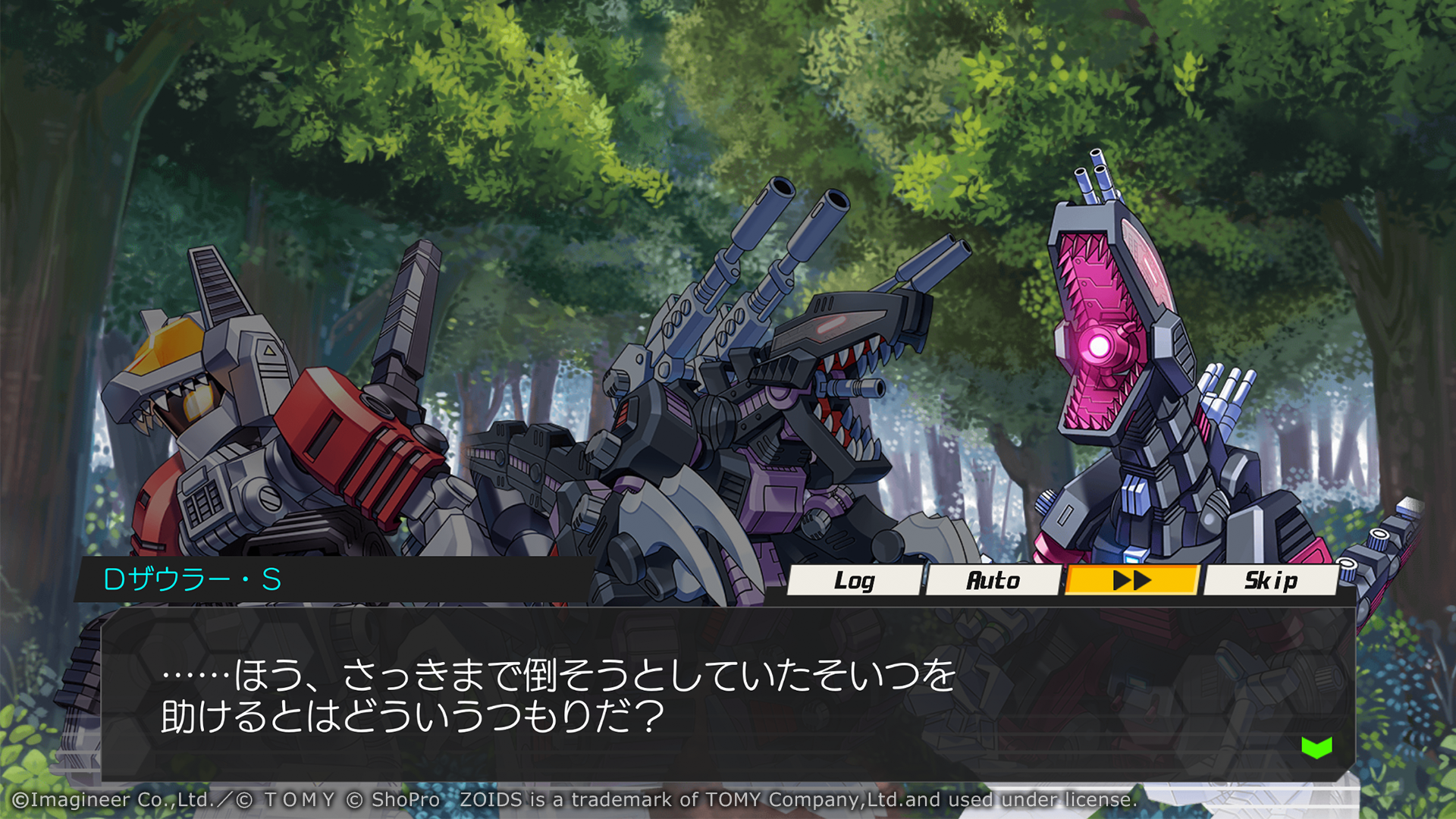Click the Dザウラー・S name plate
The width and height of the screenshot is (1456, 819).
[x=193, y=581]
